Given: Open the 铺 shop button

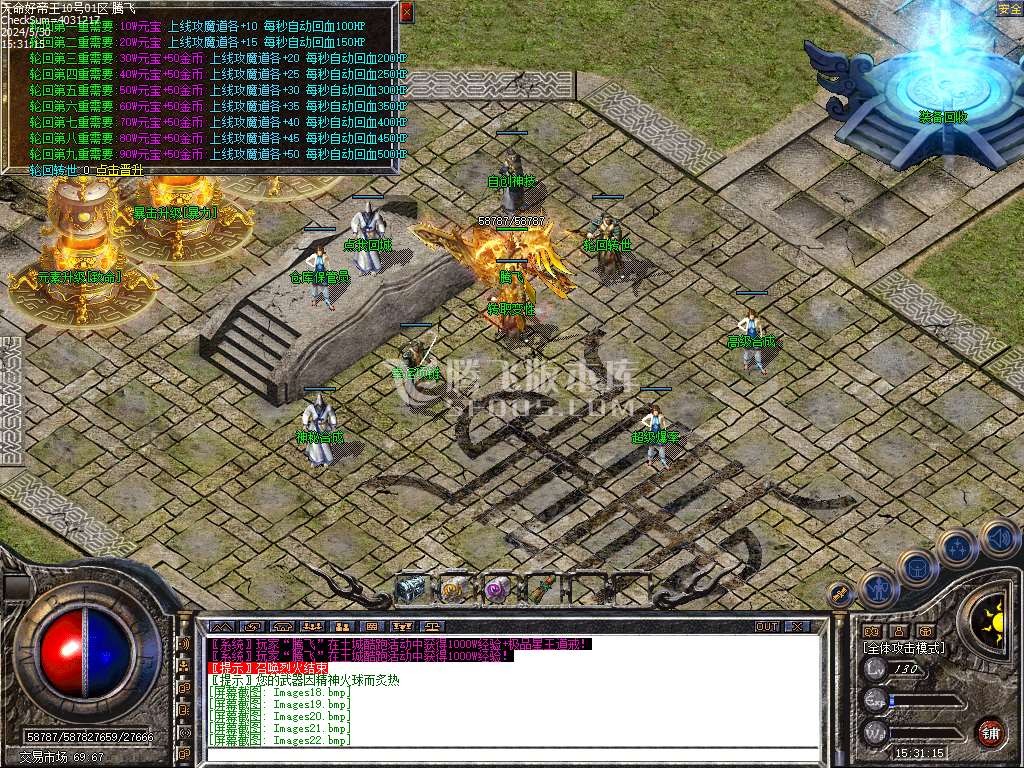Looking at the screenshot, I should [x=990, y=731].
